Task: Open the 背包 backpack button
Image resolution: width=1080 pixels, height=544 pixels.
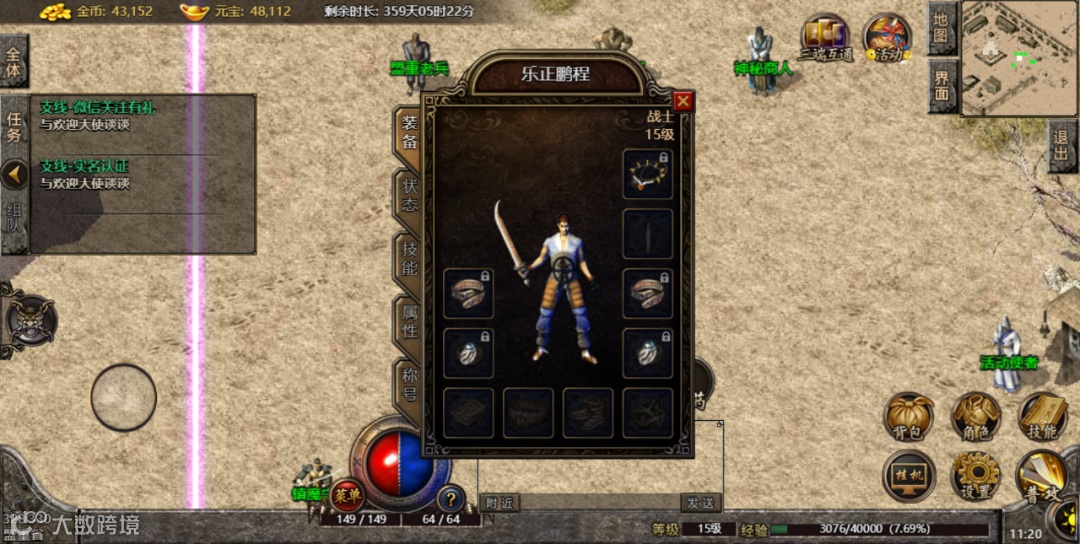Action: point(908,416)
